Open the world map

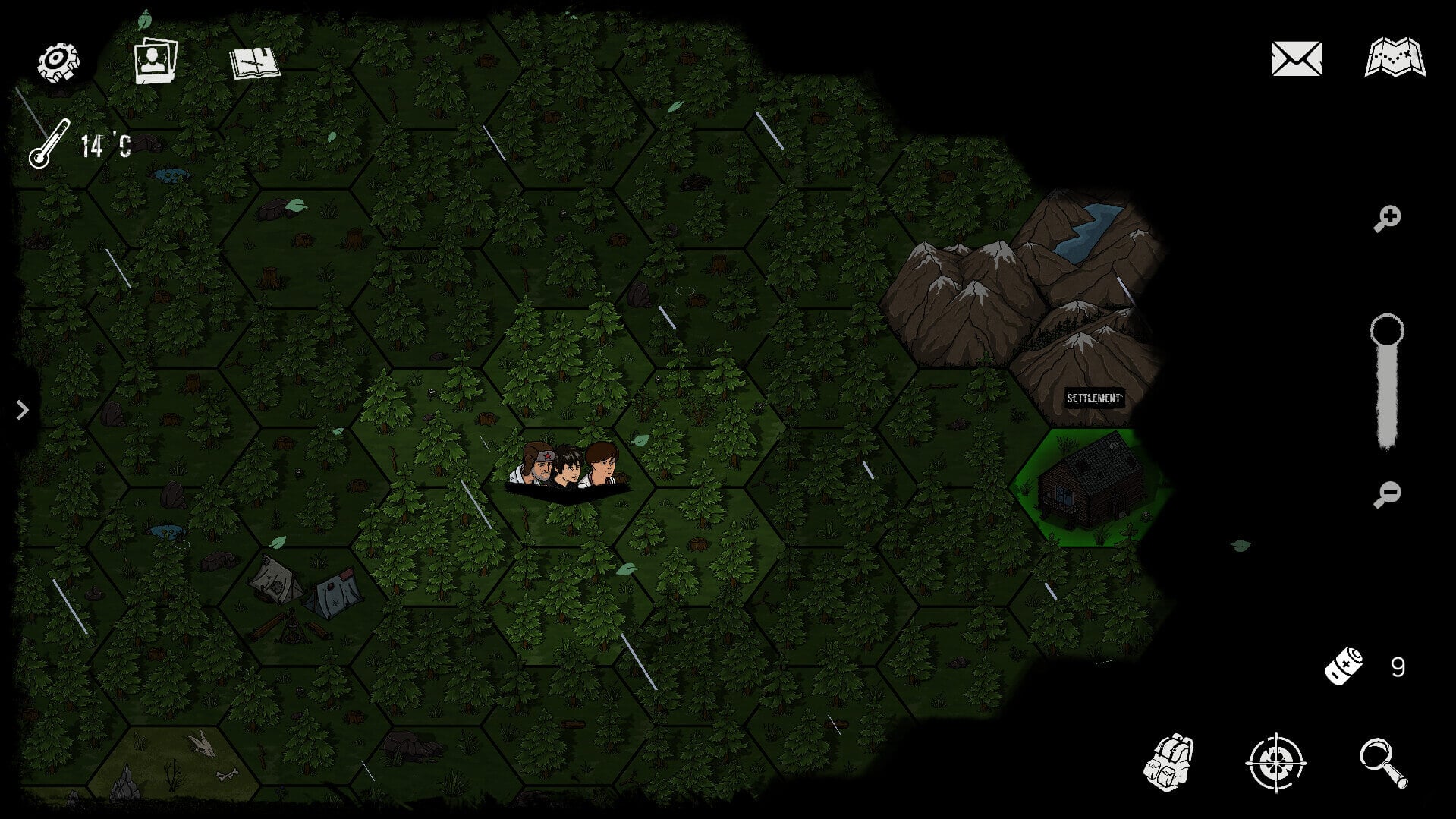click(x=1395, y=58)
